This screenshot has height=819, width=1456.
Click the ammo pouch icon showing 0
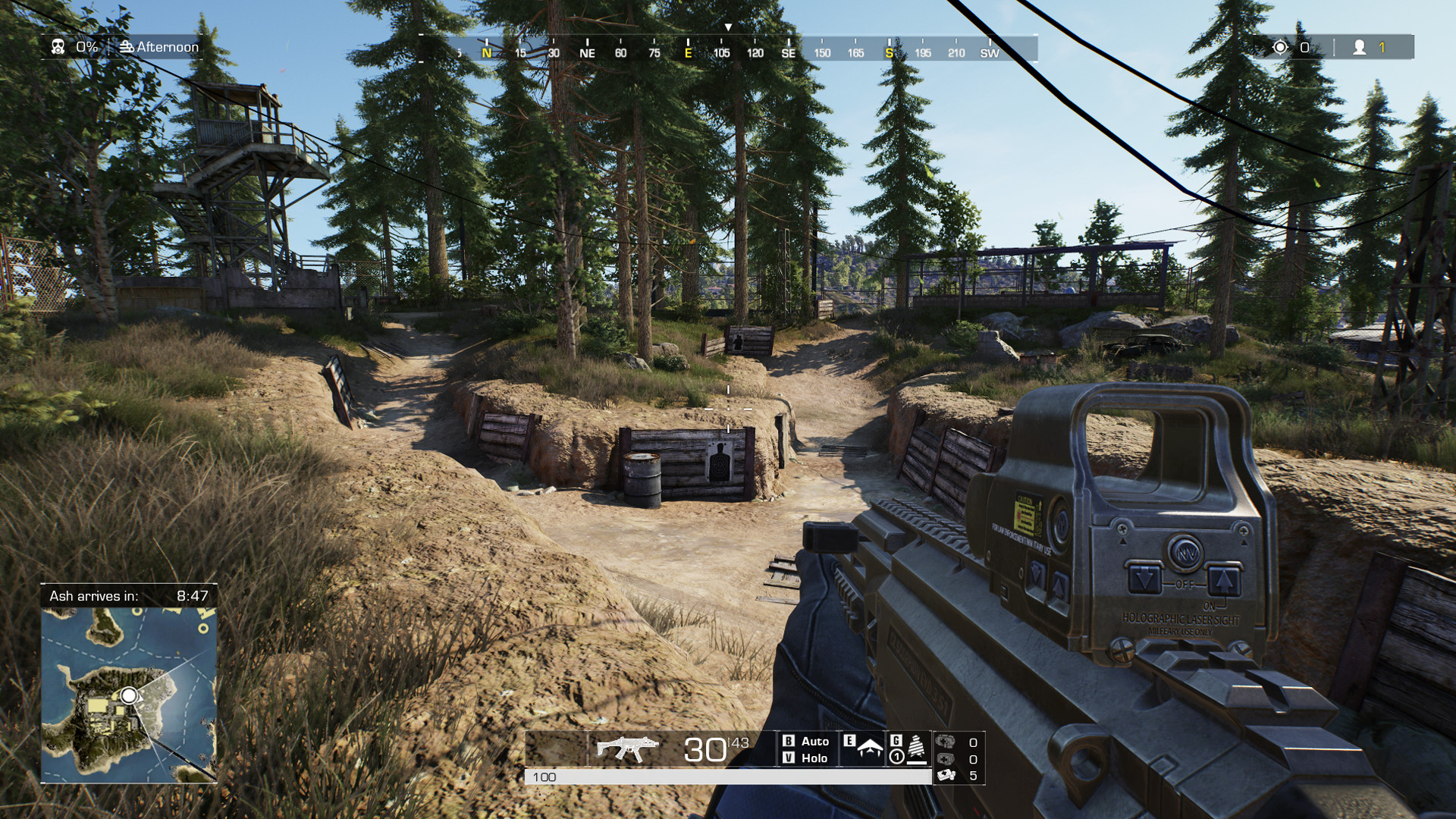point(943,743)
